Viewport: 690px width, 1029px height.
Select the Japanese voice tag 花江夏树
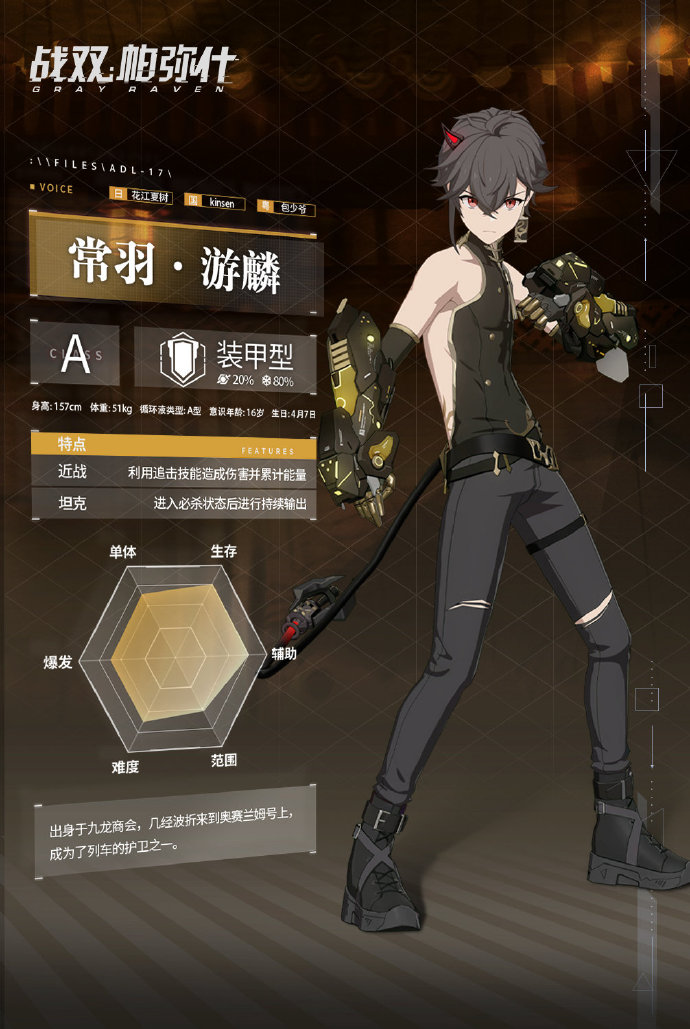point(151,198)
